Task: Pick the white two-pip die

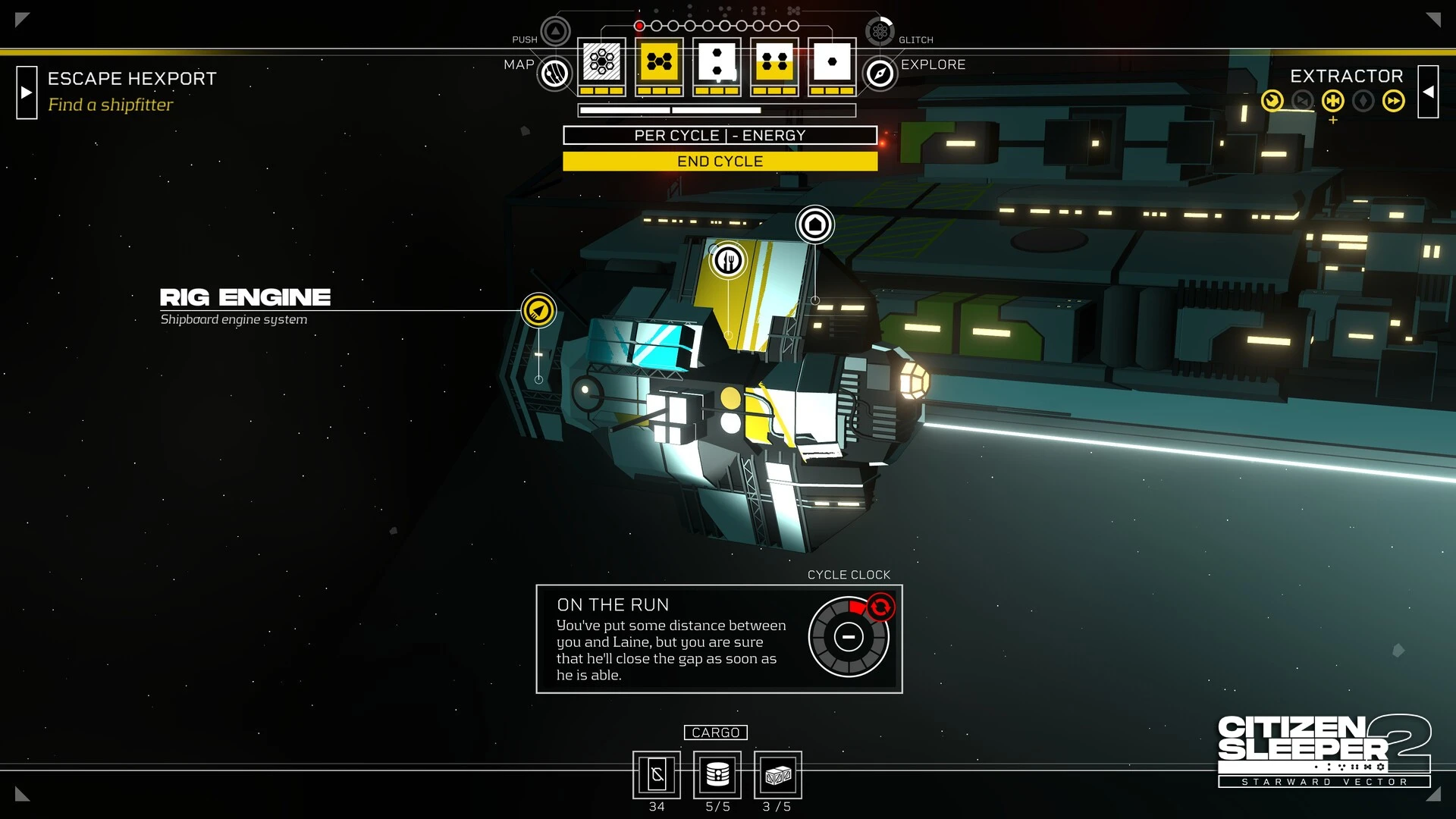Action: pos(717,62)
